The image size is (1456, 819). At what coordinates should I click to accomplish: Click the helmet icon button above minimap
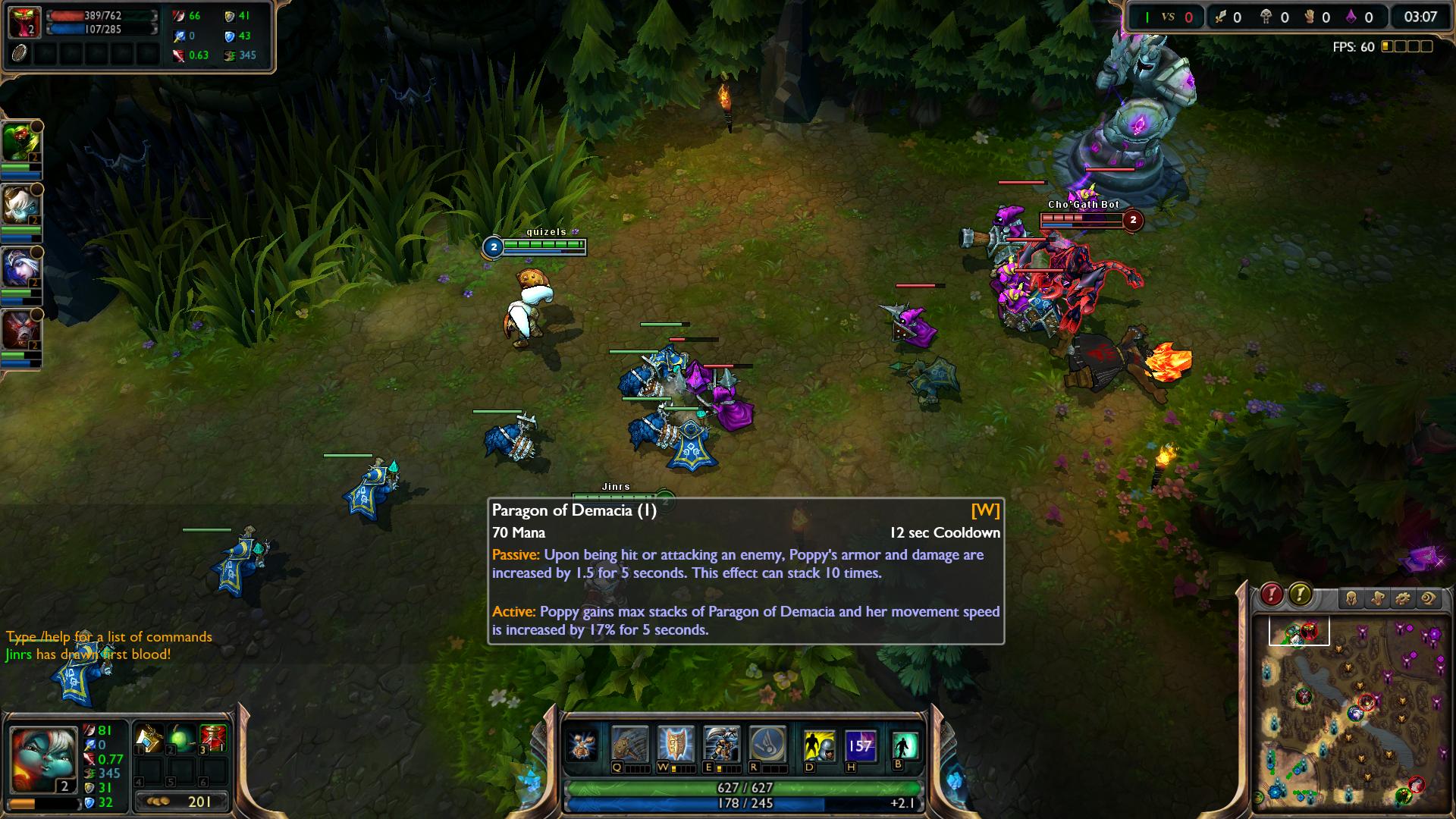pos(1351,599)
